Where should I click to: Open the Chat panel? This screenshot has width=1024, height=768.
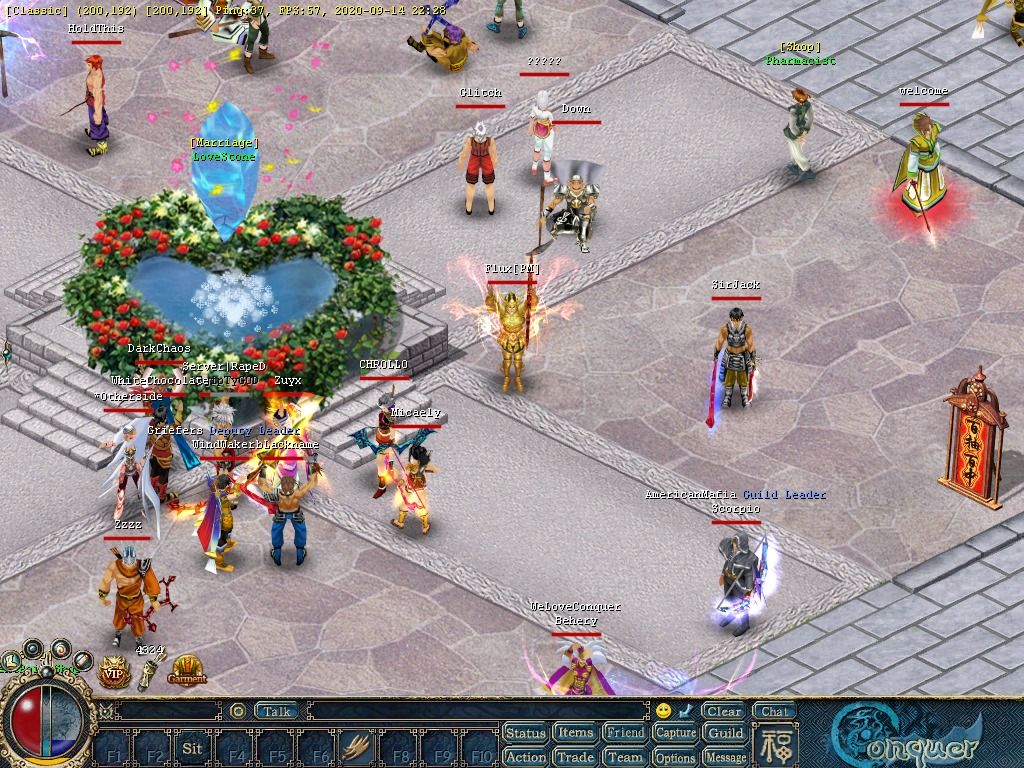coord(774,712)
